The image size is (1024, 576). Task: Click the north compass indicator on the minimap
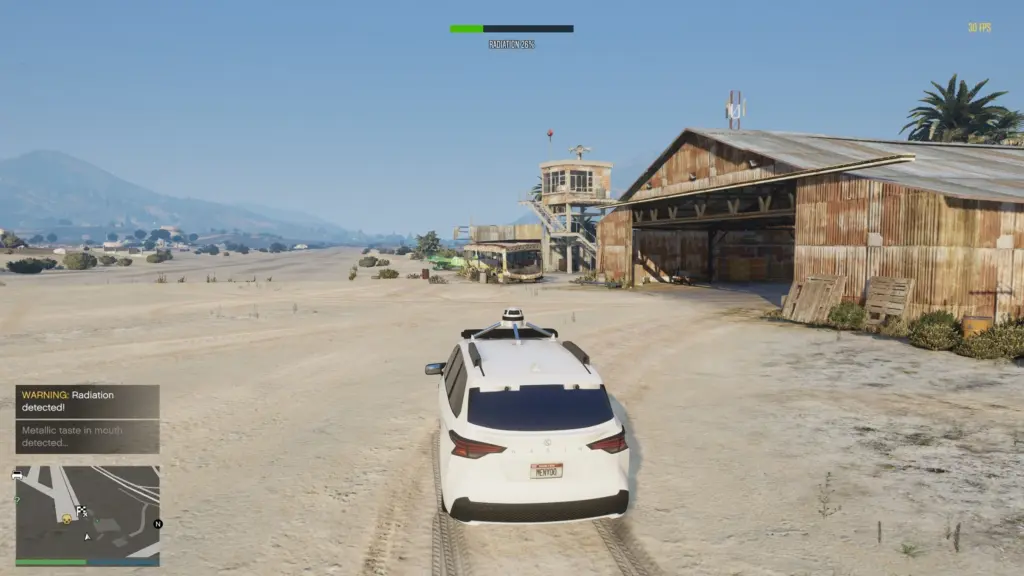coord(157,523)
